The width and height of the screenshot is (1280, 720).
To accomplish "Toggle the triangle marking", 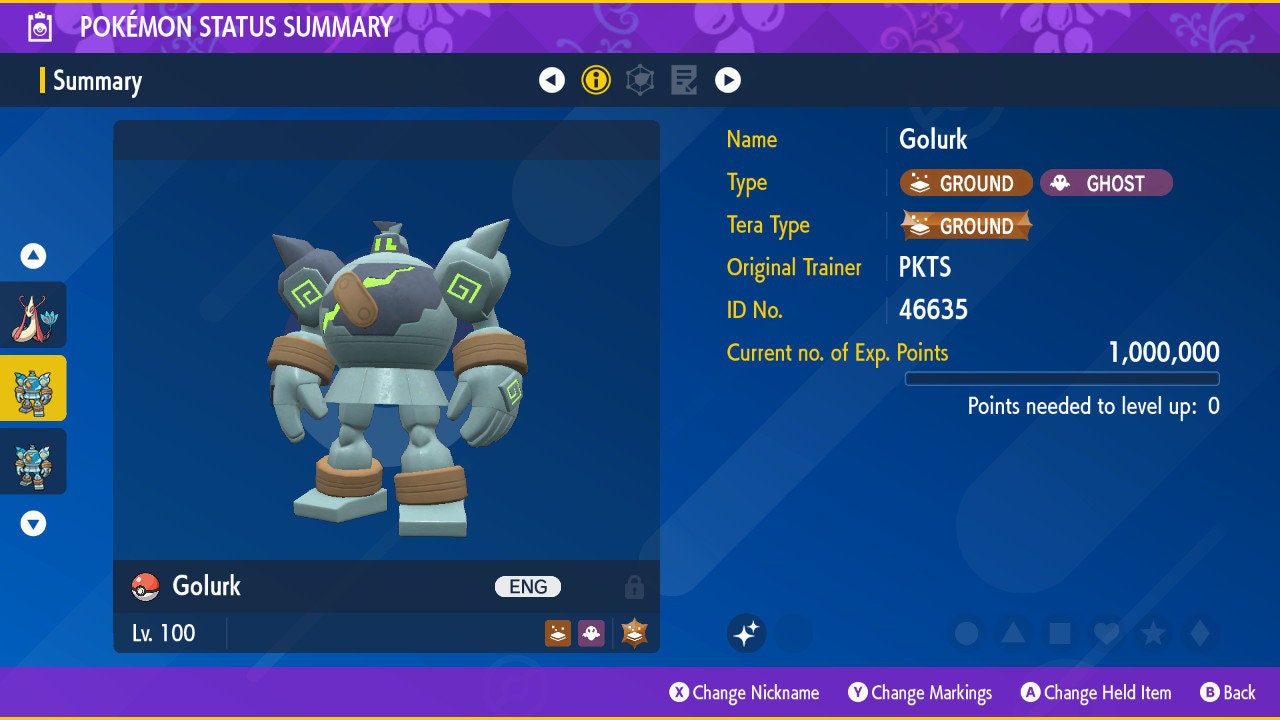I will pos(1013,633).
